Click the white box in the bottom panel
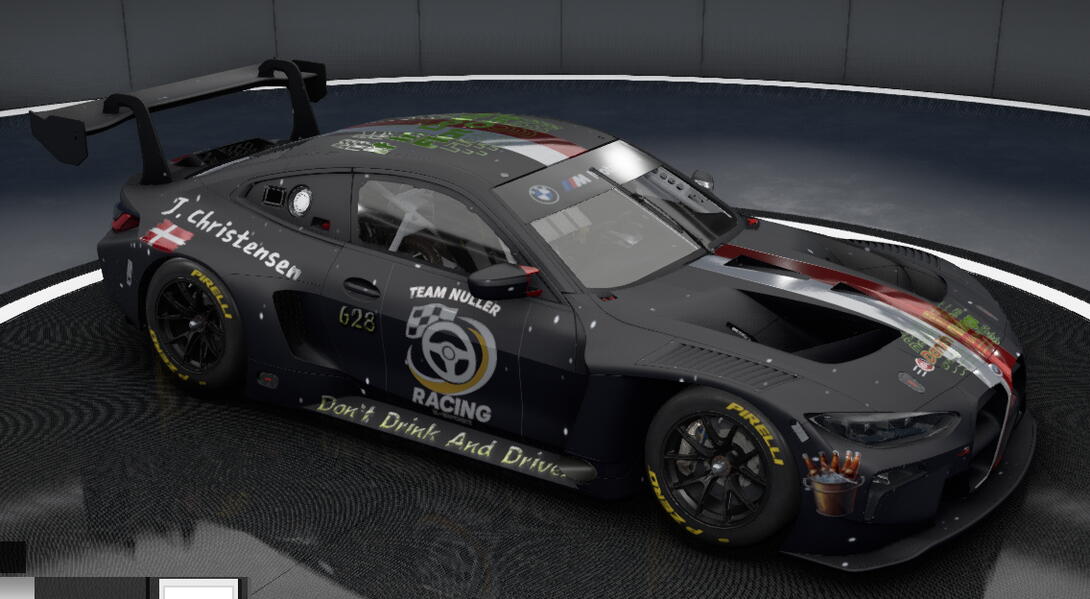 [x=200, y=589]
